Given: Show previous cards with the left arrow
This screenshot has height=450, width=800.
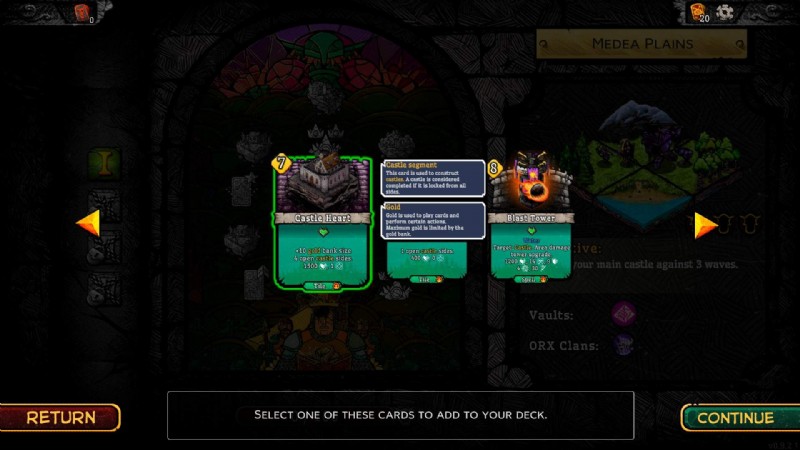Looking at the screenshot, I should click(88, 223).
